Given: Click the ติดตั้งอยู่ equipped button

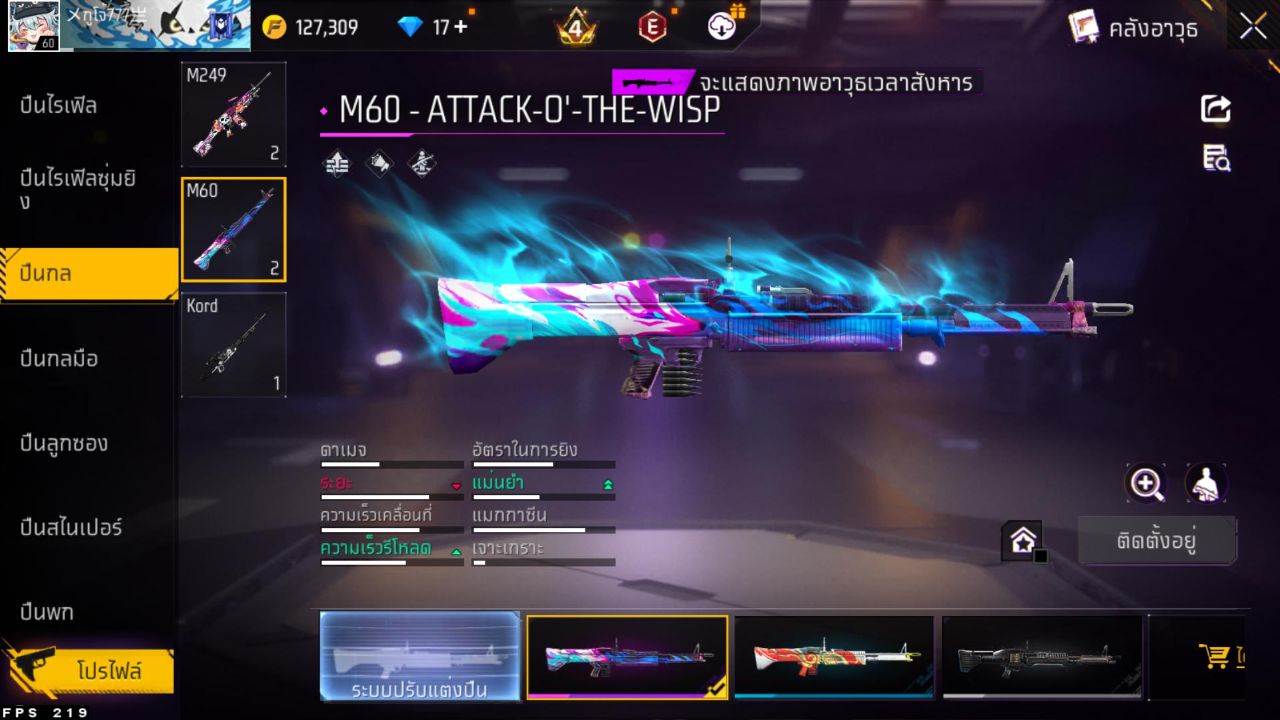Looking at the screenshot, I should coord(1157,540).
